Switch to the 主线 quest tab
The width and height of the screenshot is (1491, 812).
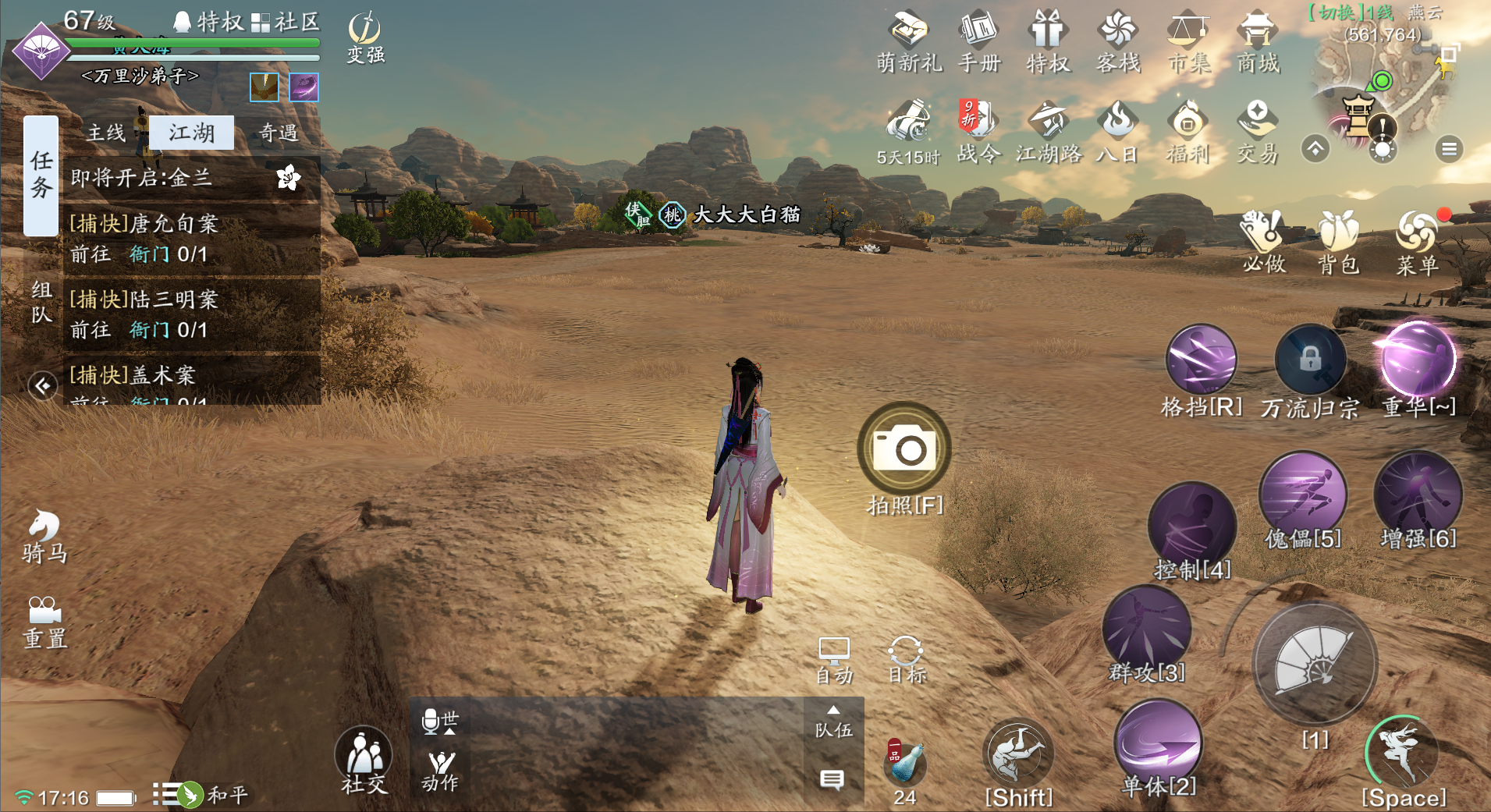point(106,133)
